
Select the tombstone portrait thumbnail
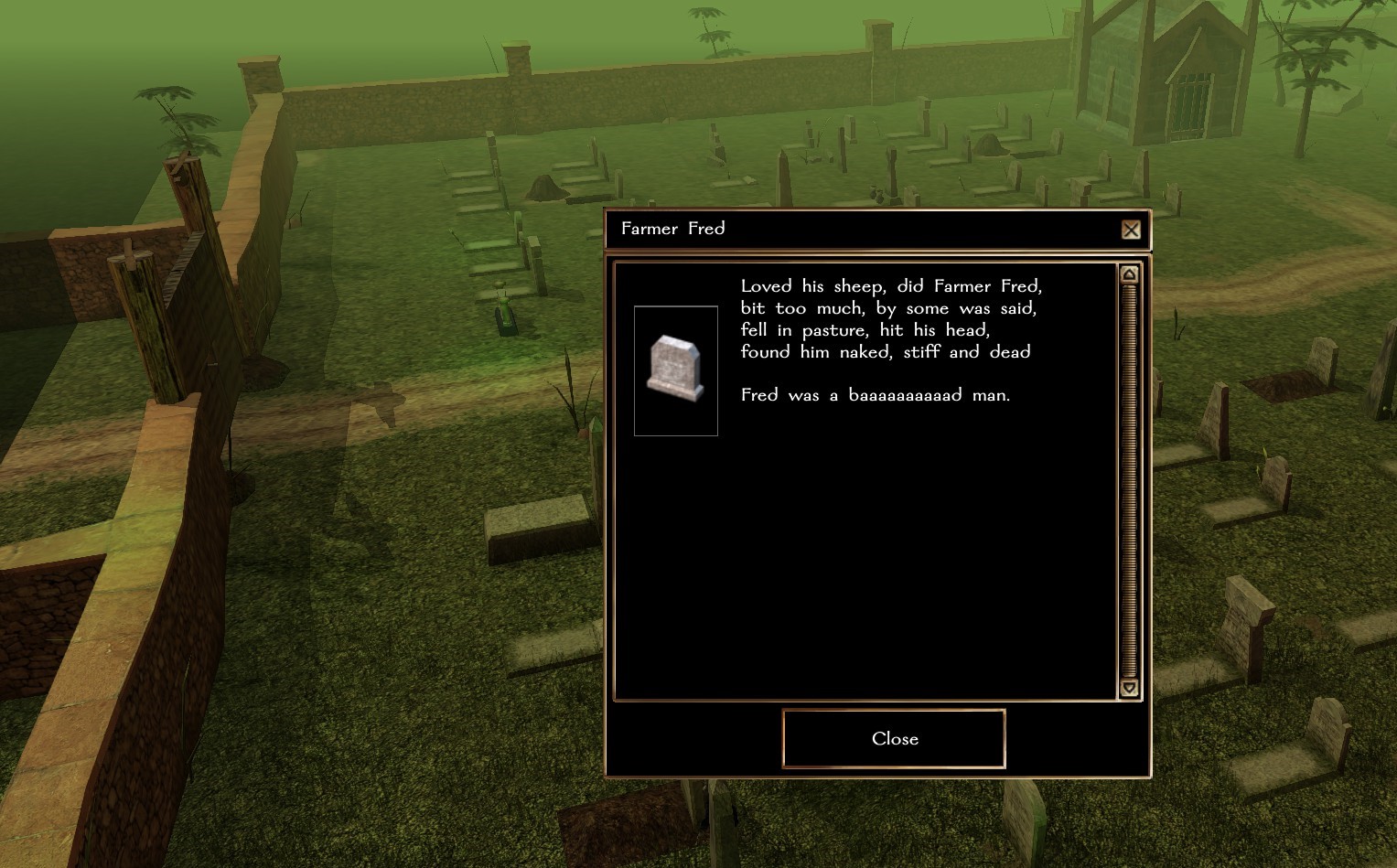[x=675, y=370]
